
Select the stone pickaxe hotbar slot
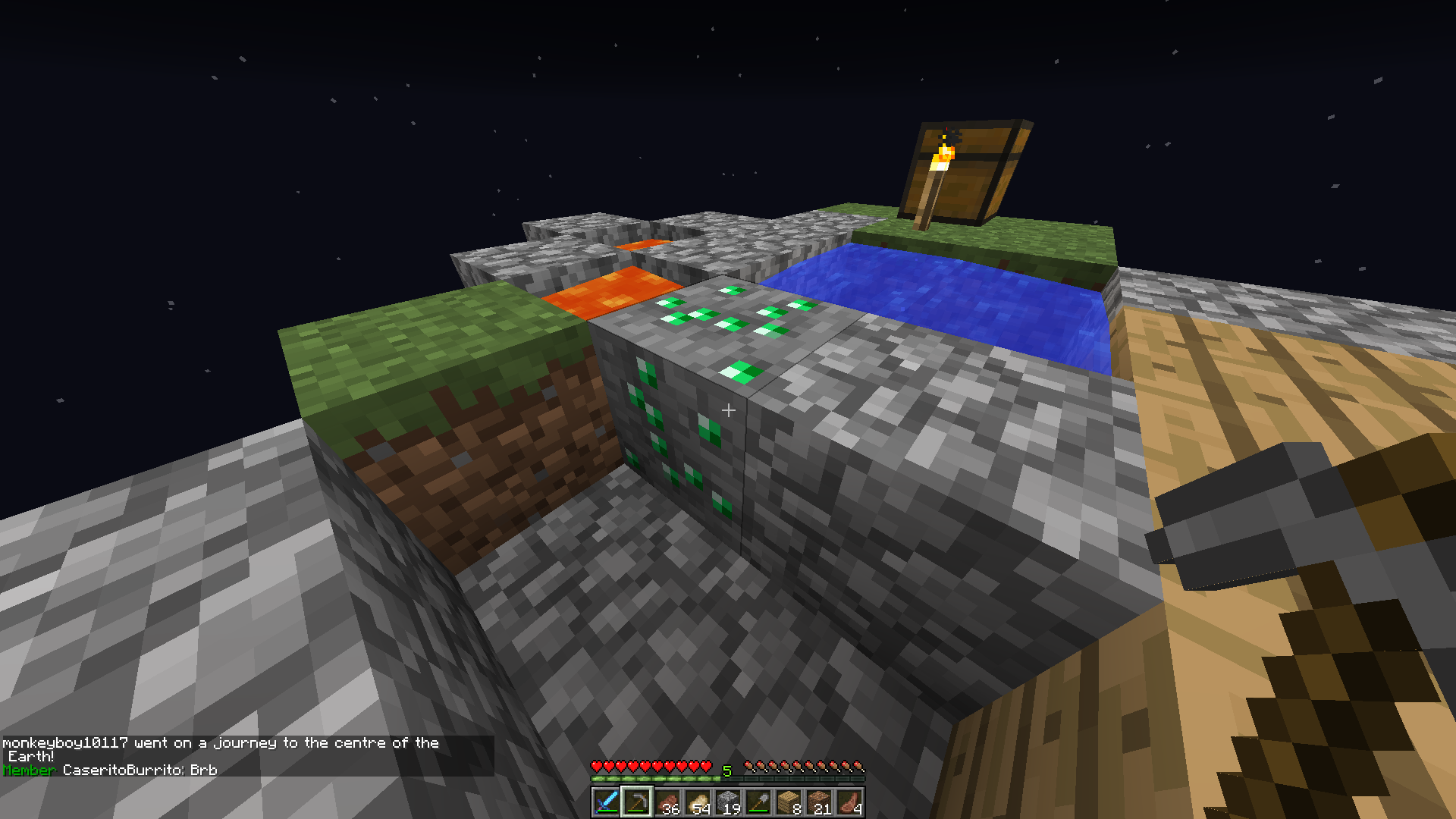(637, 802)
